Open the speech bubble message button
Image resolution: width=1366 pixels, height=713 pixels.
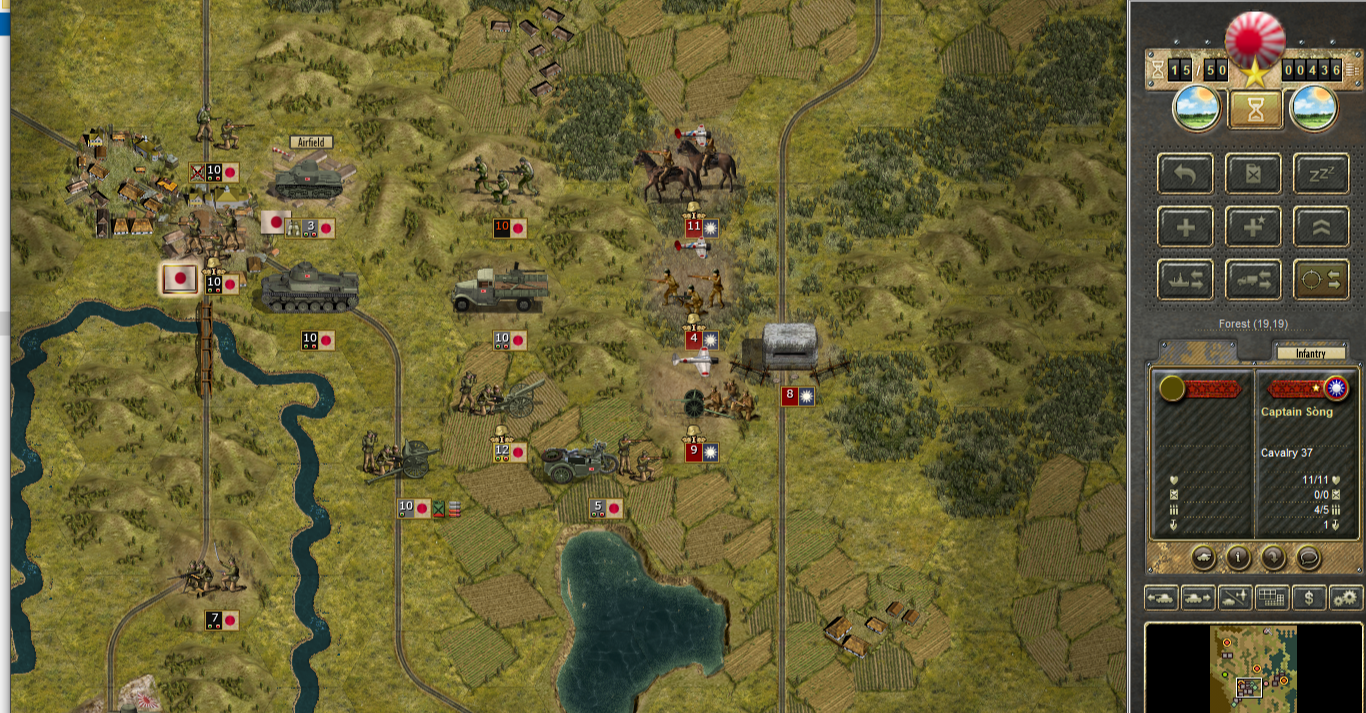1307,557
